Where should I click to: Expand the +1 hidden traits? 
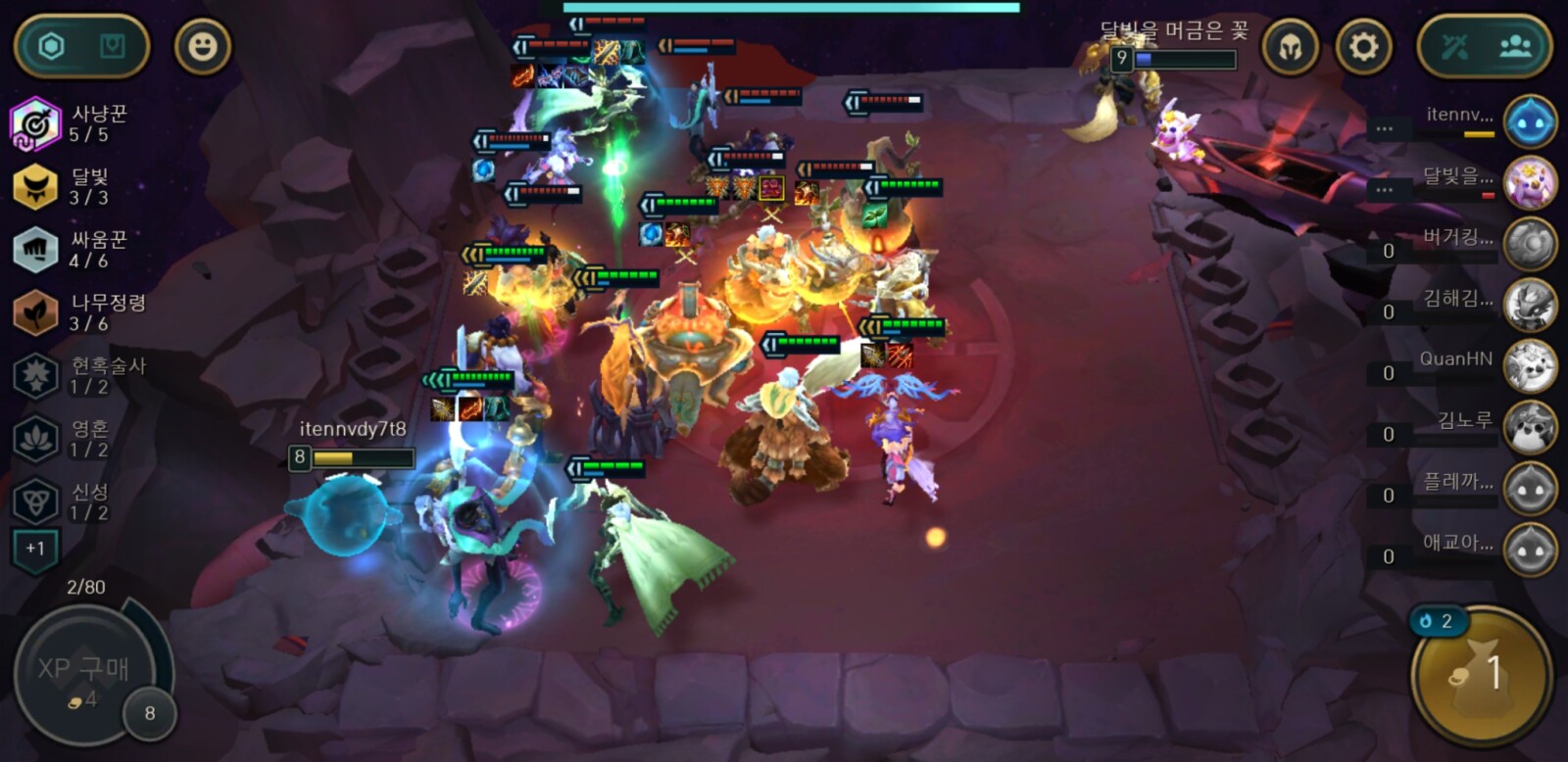point(35,548)
